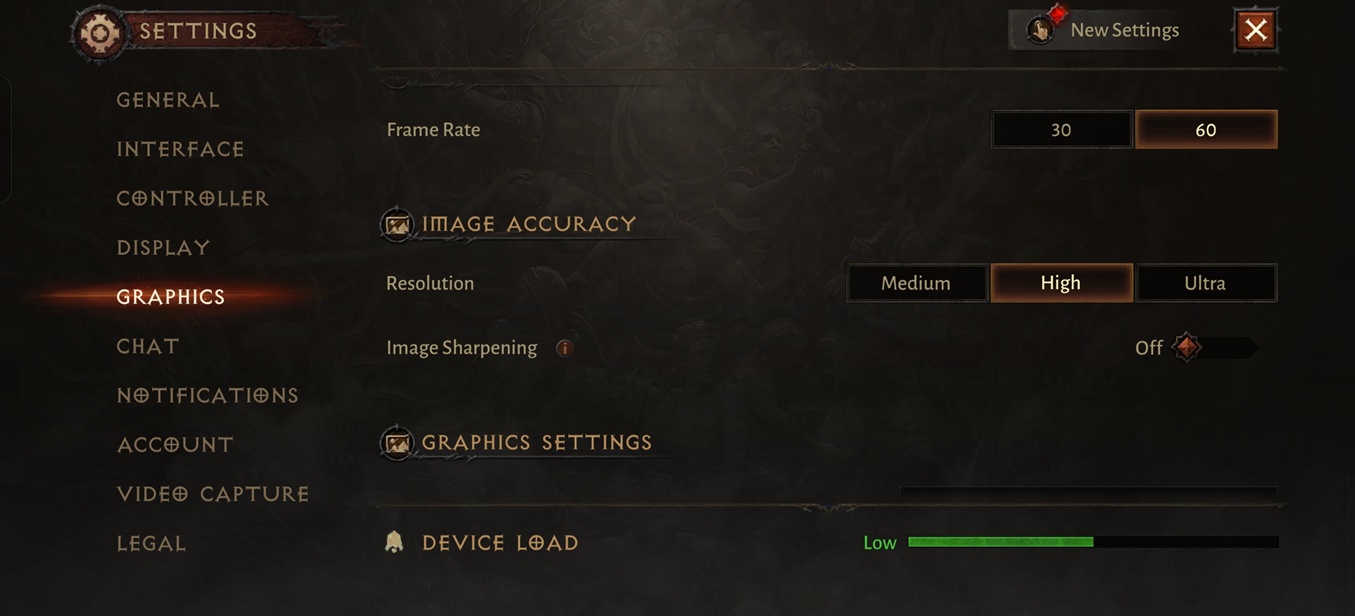Select the Graphics settings tab

[x=171, y=297]
